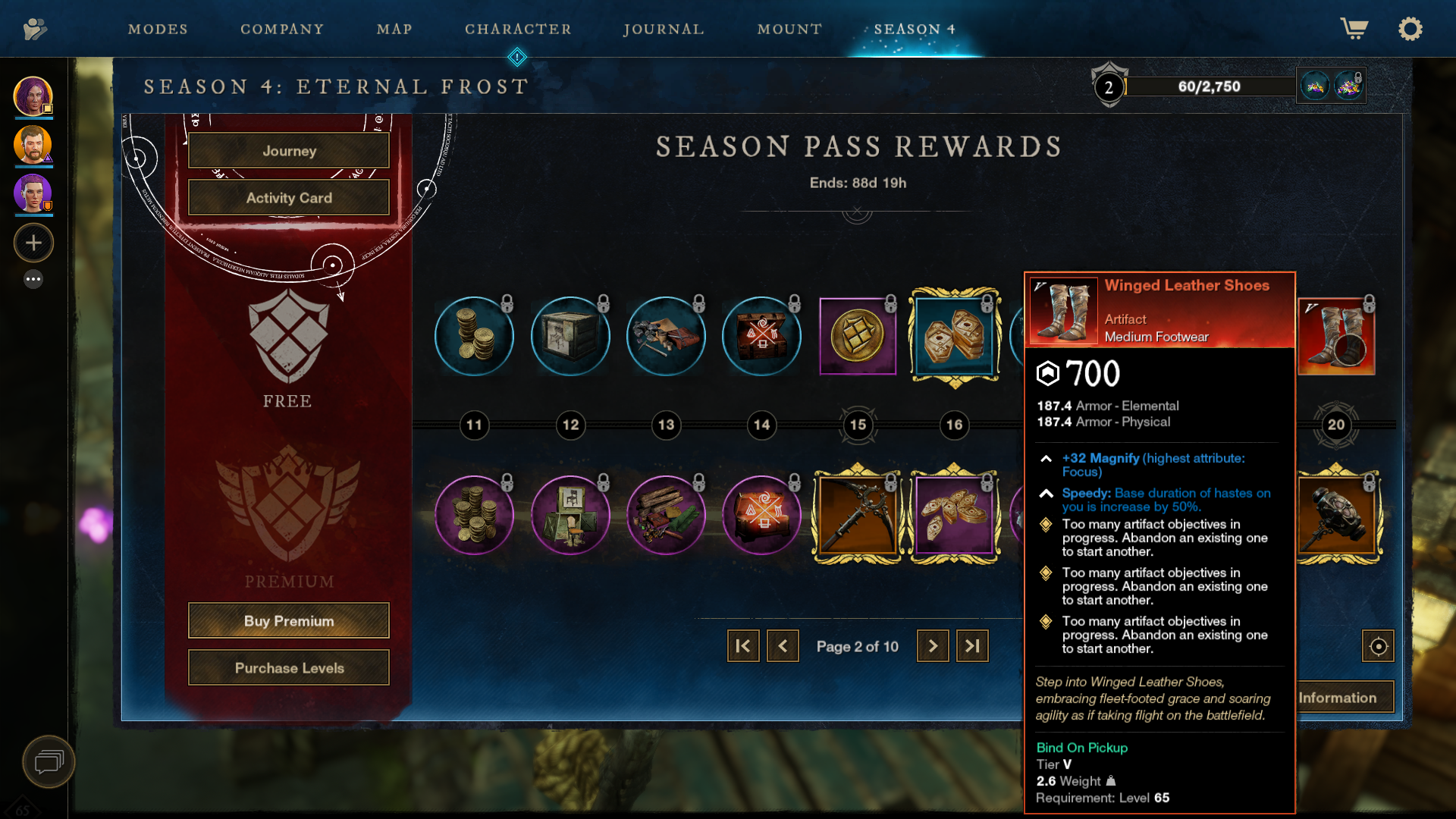
Task: Open the Map tab
Action: tap(394, 30)
